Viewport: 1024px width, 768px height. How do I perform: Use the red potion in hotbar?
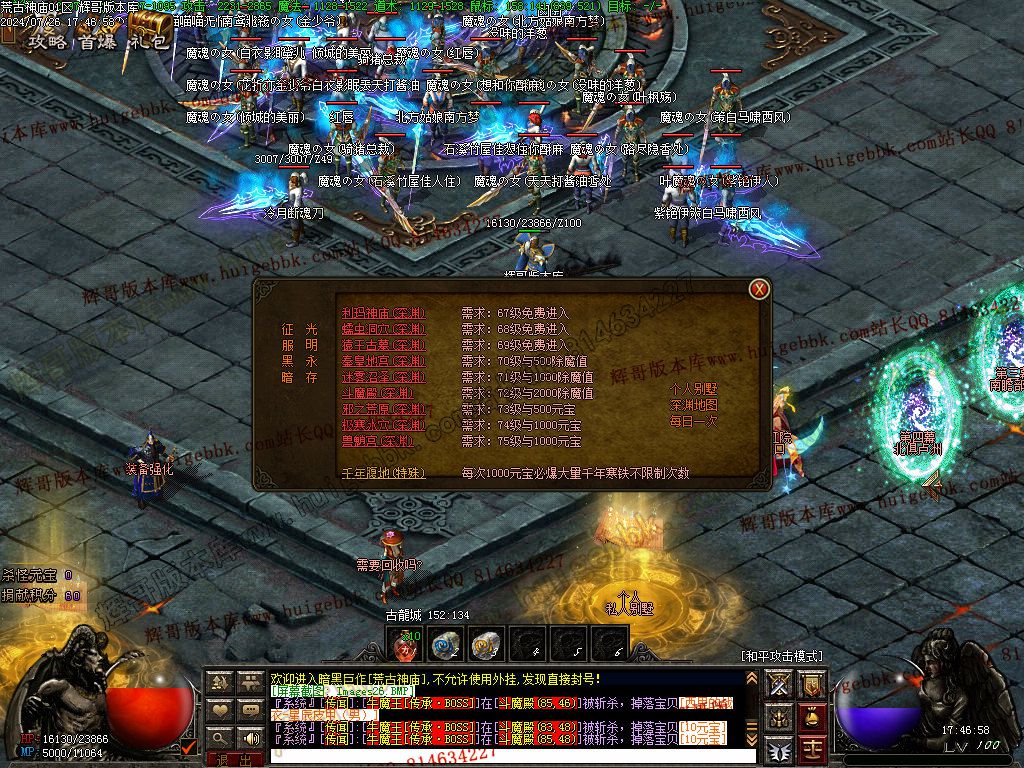tap(405, 645)
